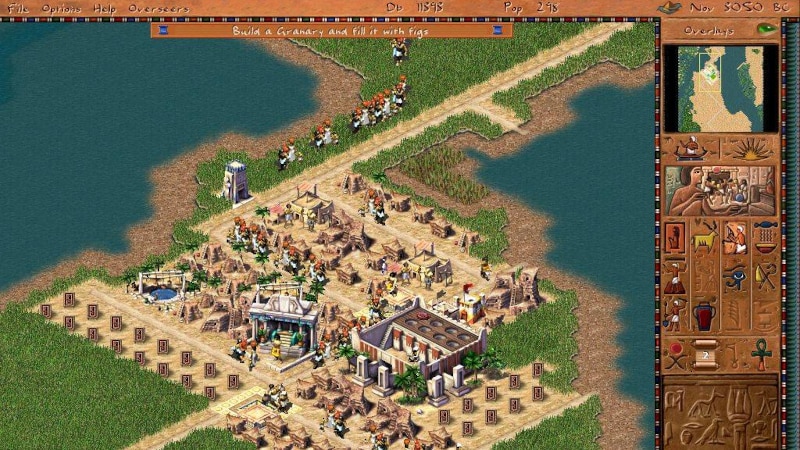Open the File menu
Image resolution: width=800 pixels, height=450 pixels.
tap(17, 8)
